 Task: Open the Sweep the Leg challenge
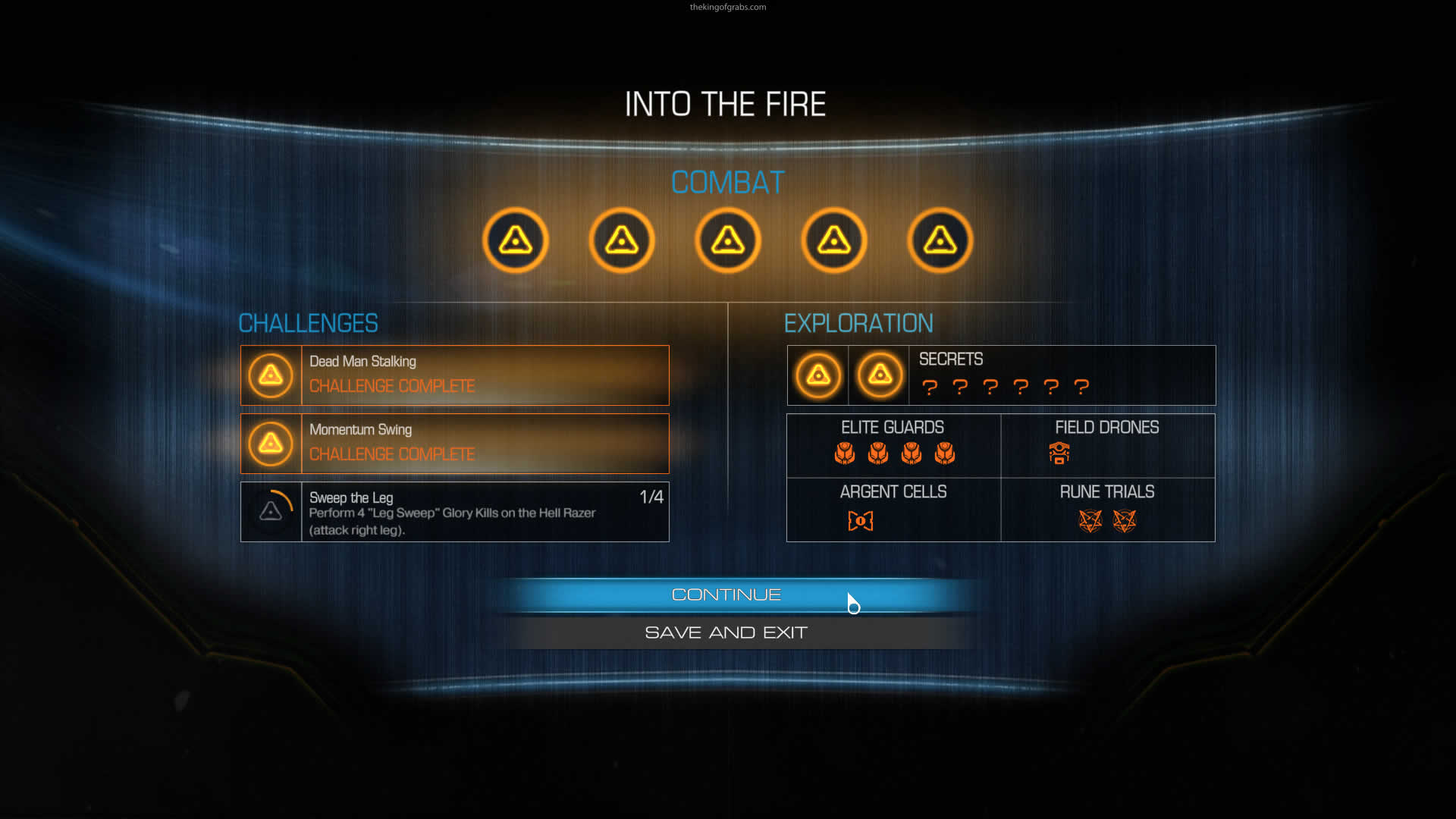pos(455,512)
